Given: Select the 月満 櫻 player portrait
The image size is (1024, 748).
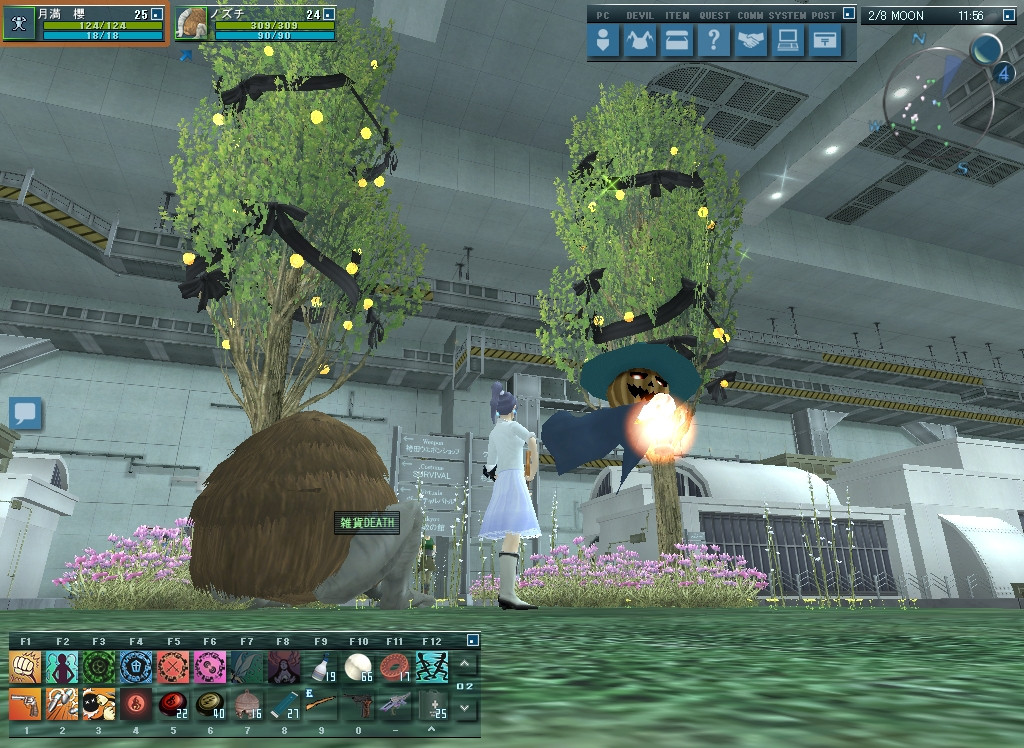Looking at the screenshot, I should click(x=19, y=24).
